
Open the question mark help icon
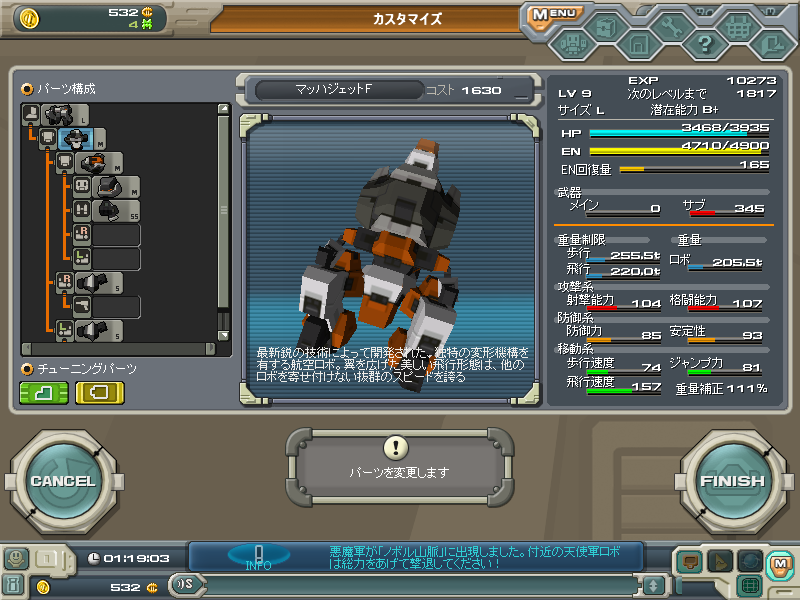coord(705,44)
